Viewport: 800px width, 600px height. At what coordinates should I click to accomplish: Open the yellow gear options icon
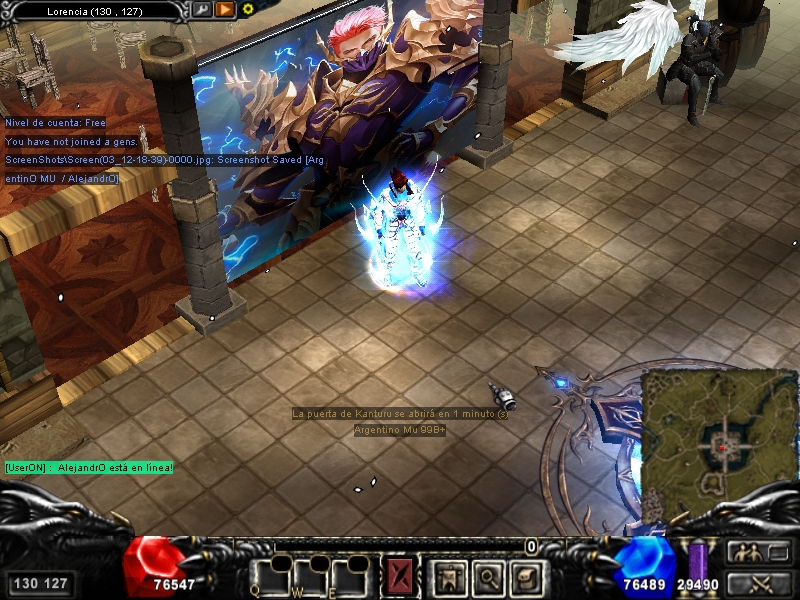click(x=248, y=9)
